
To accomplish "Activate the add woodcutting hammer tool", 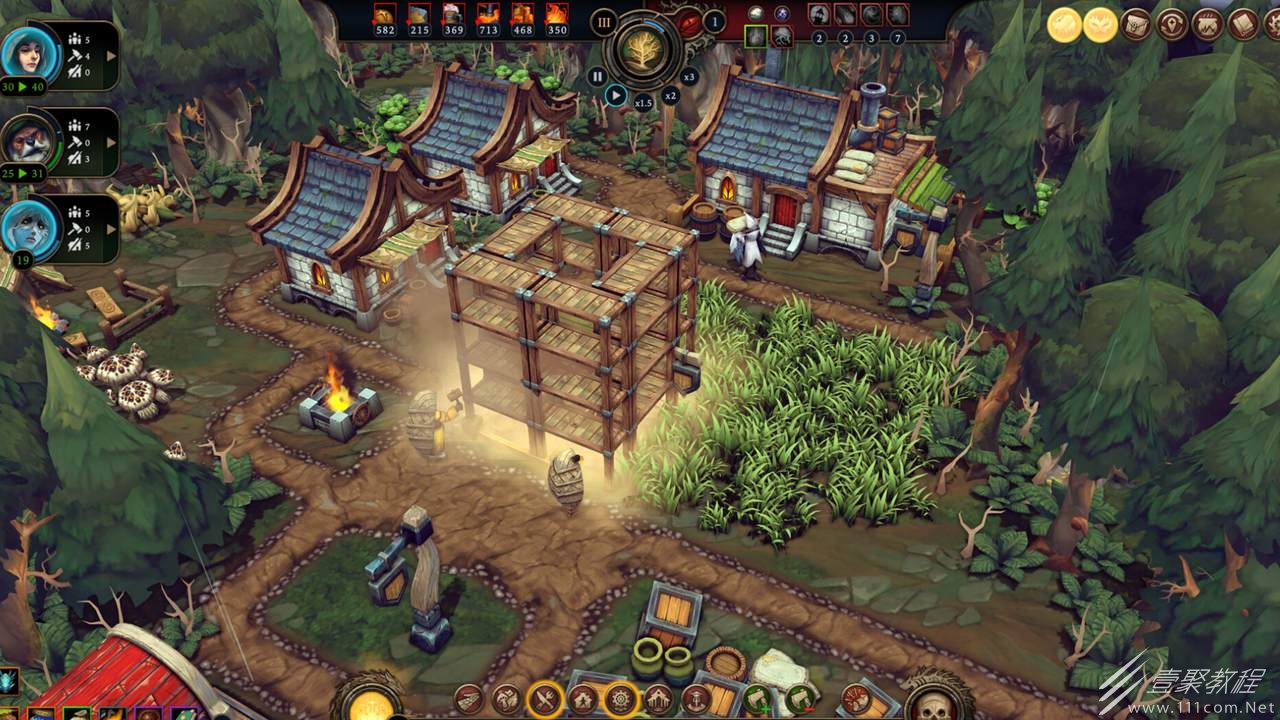I will 758,699.
